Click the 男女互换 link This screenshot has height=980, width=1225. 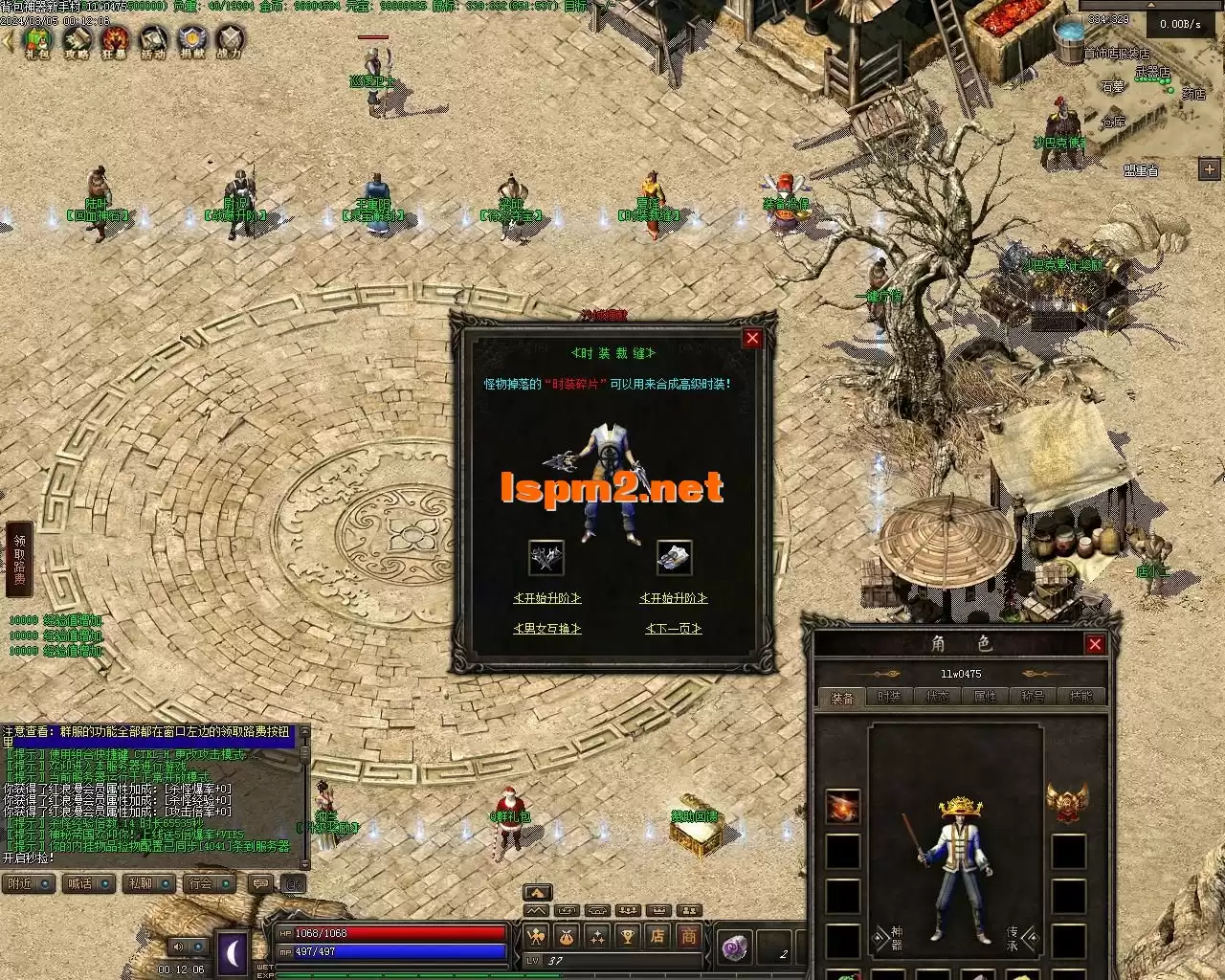click(547, 629)
